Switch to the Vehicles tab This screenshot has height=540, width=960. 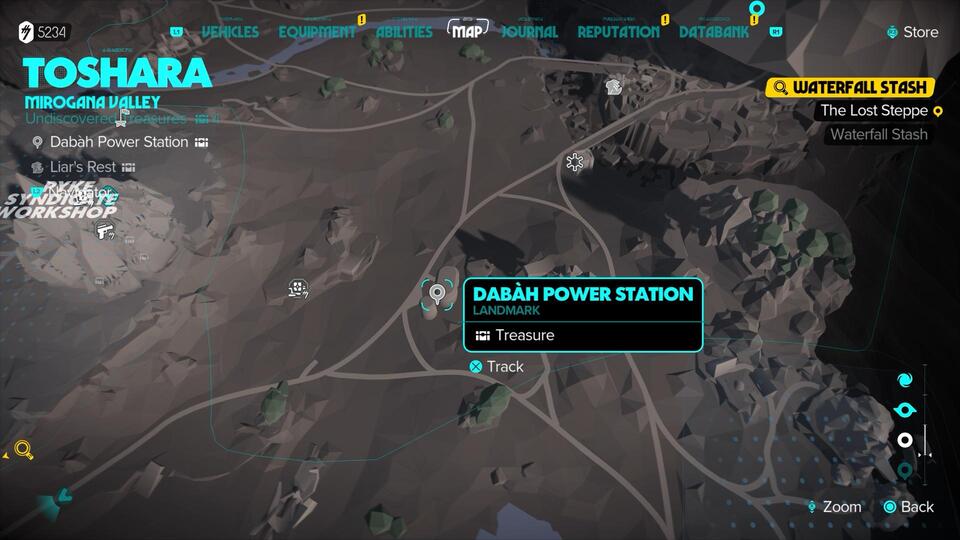pyautogui.click(x=230, y=32)
